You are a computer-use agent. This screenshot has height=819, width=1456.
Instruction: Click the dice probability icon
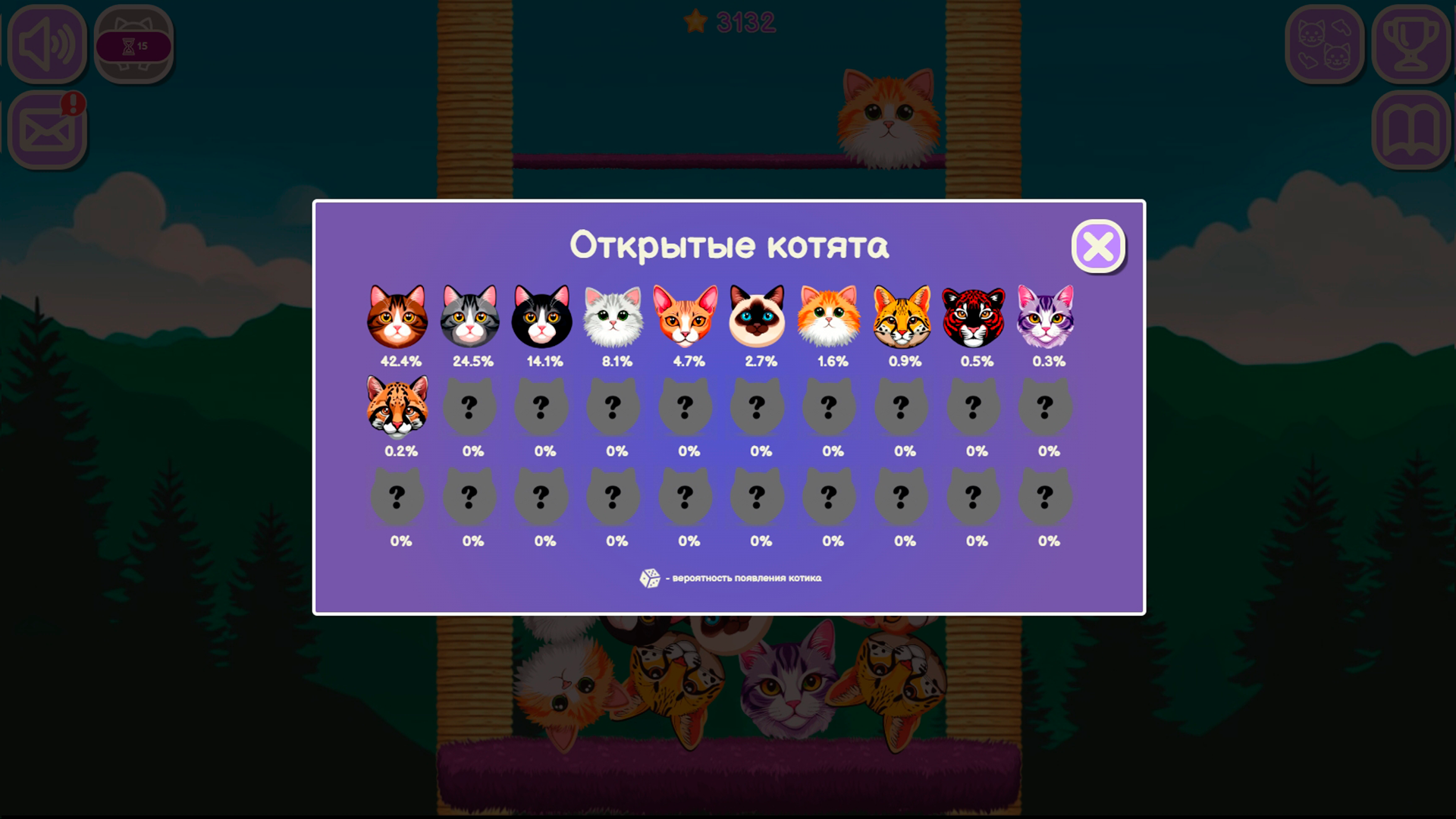coord(648,579)
